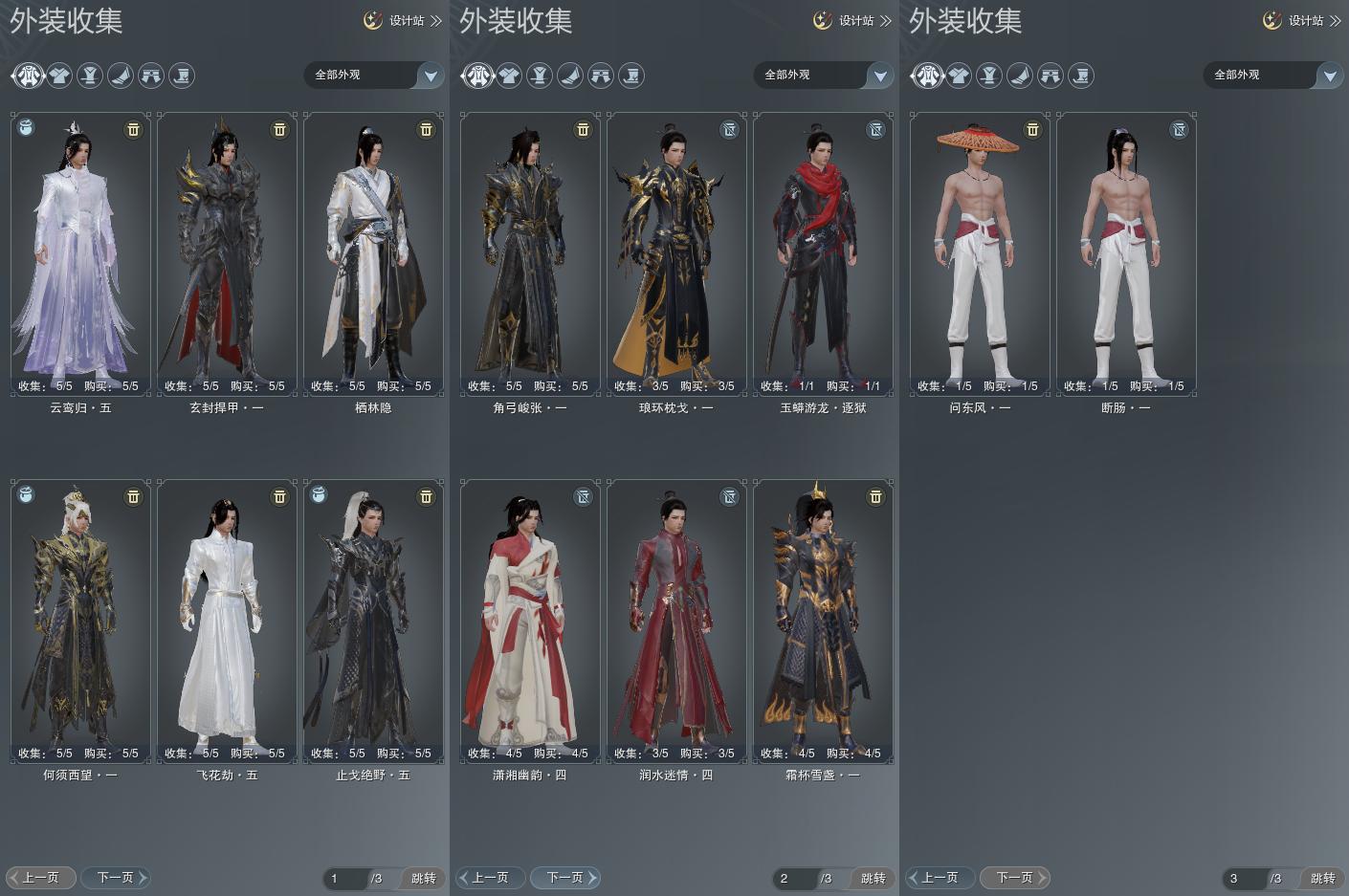Select the straw-hat 问东风·一 outfit

(980, 253)
